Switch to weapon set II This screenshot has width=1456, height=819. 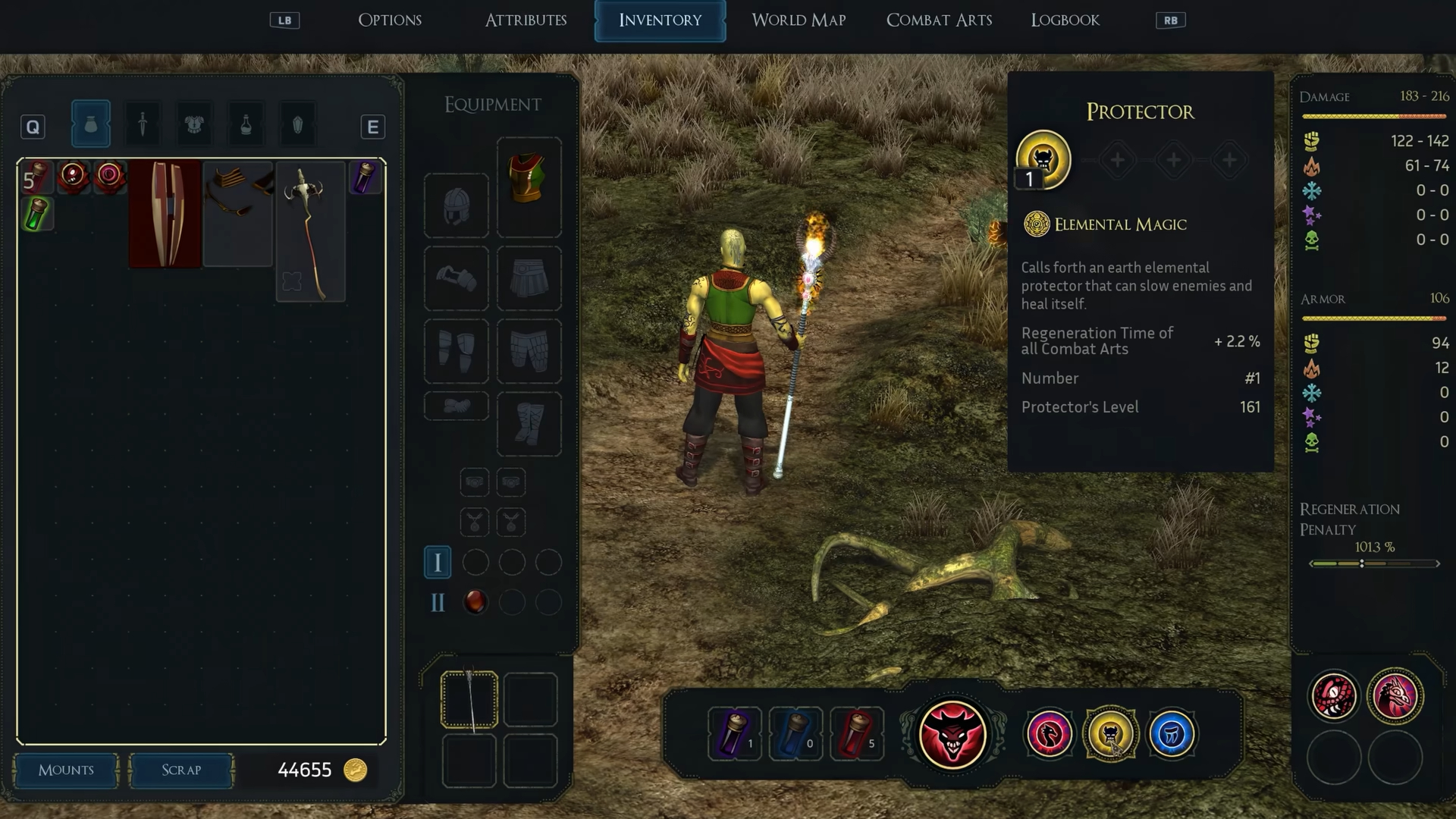point(438,602)
